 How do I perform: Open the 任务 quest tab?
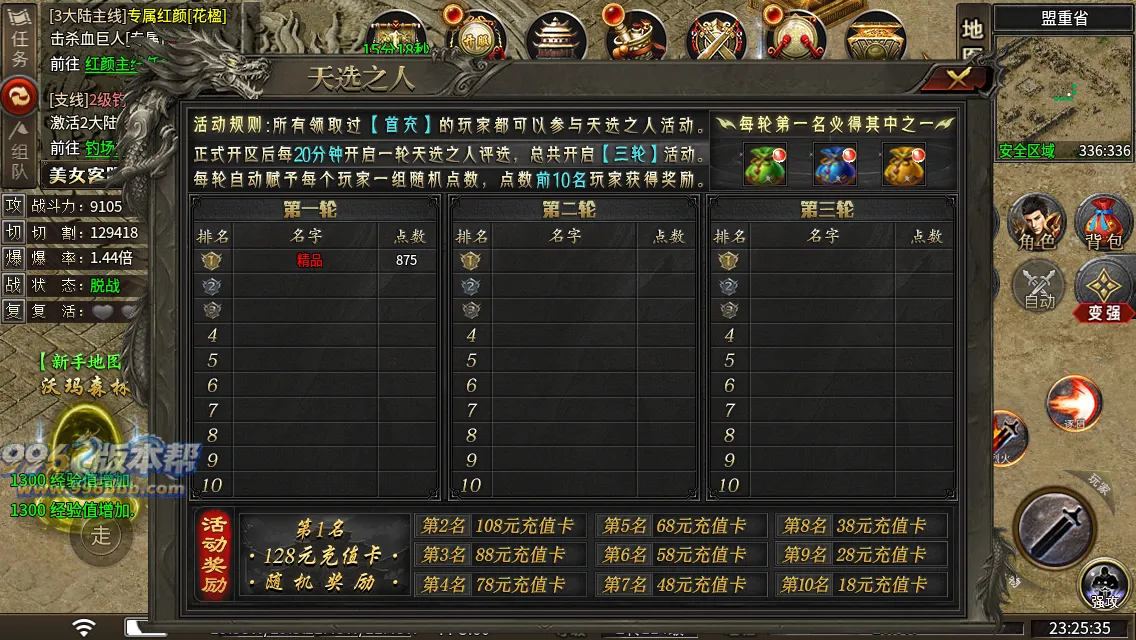(19, 47)
